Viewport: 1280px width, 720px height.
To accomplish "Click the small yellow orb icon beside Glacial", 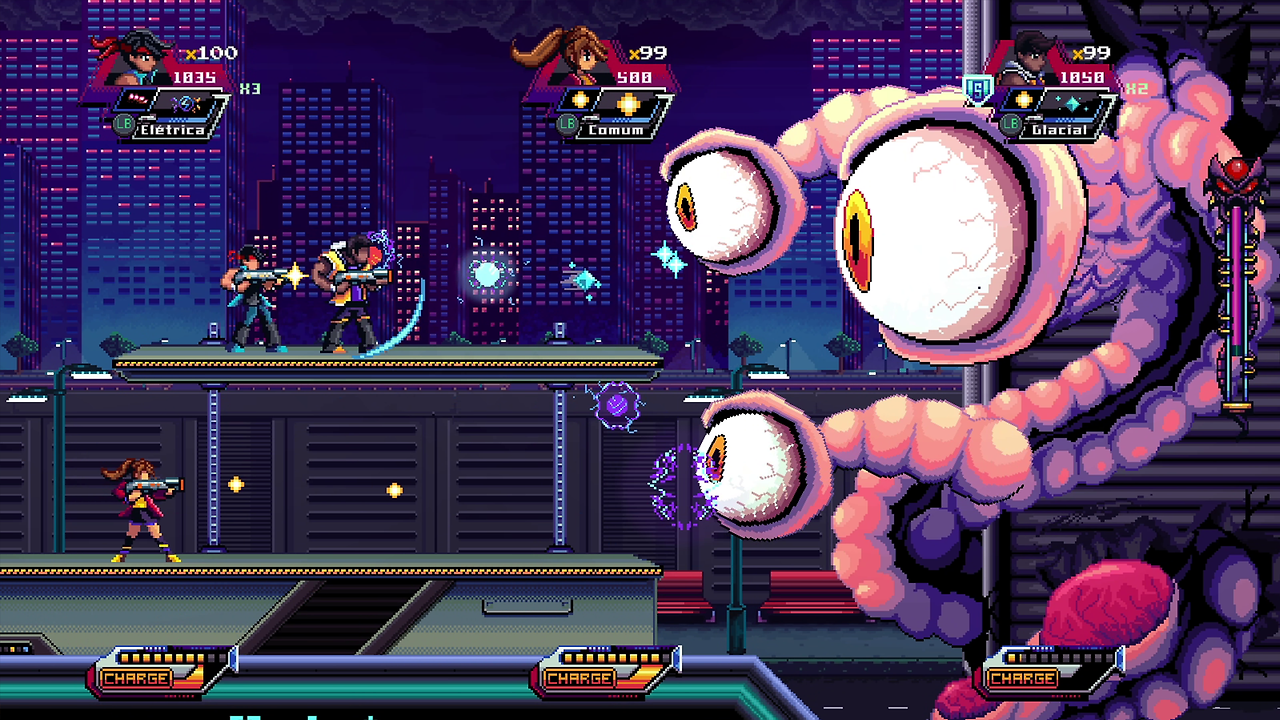I will (x=1024, y=99).
